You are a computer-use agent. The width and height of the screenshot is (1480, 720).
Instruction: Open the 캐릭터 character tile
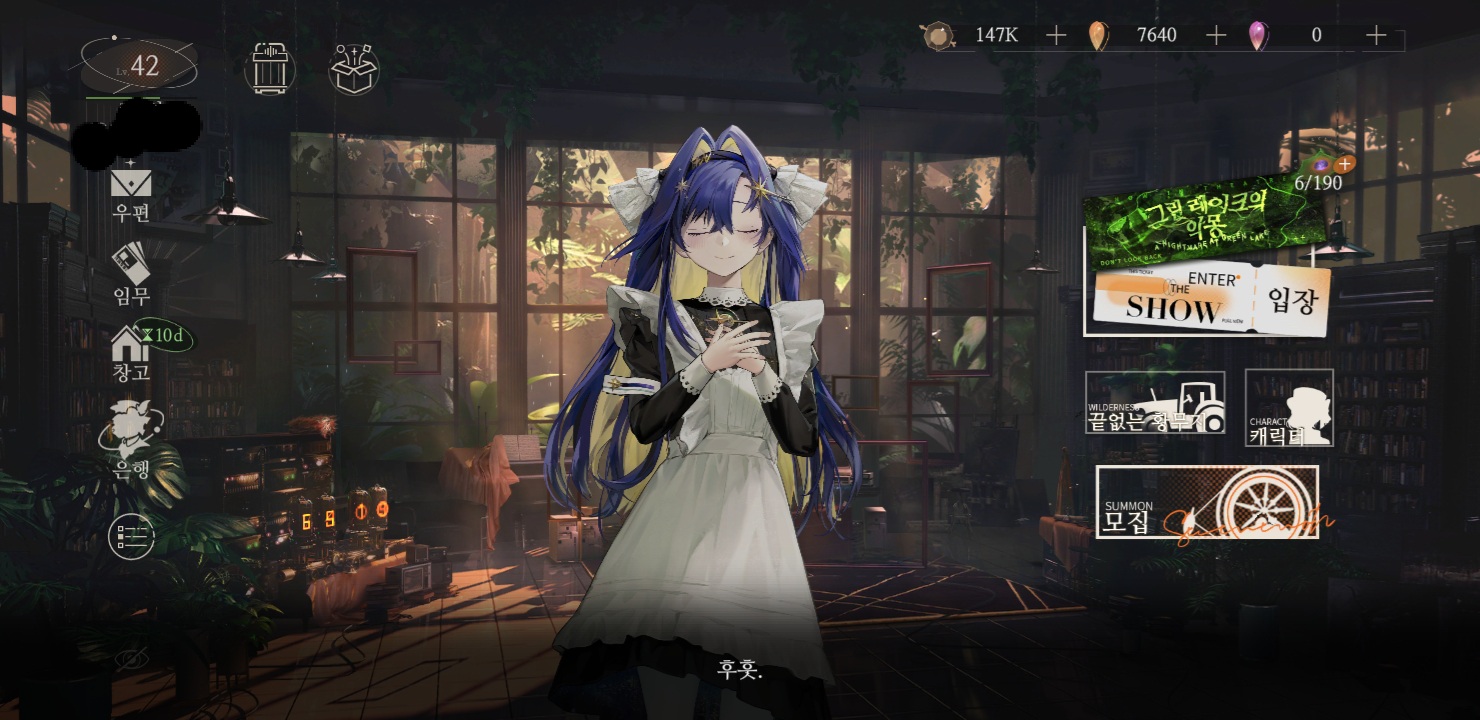(1289, 407)
